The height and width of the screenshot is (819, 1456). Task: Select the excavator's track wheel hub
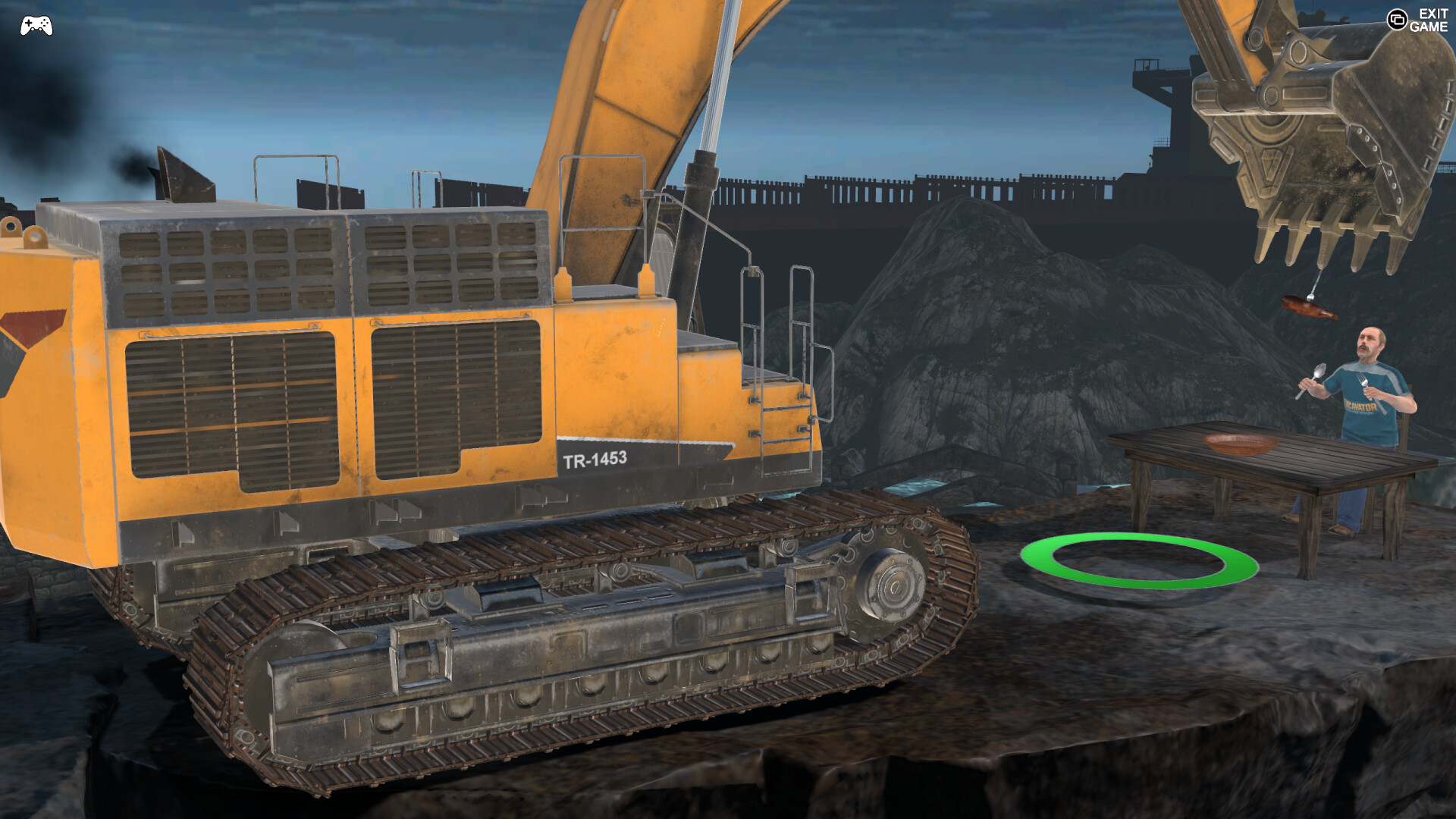[895, 588]
